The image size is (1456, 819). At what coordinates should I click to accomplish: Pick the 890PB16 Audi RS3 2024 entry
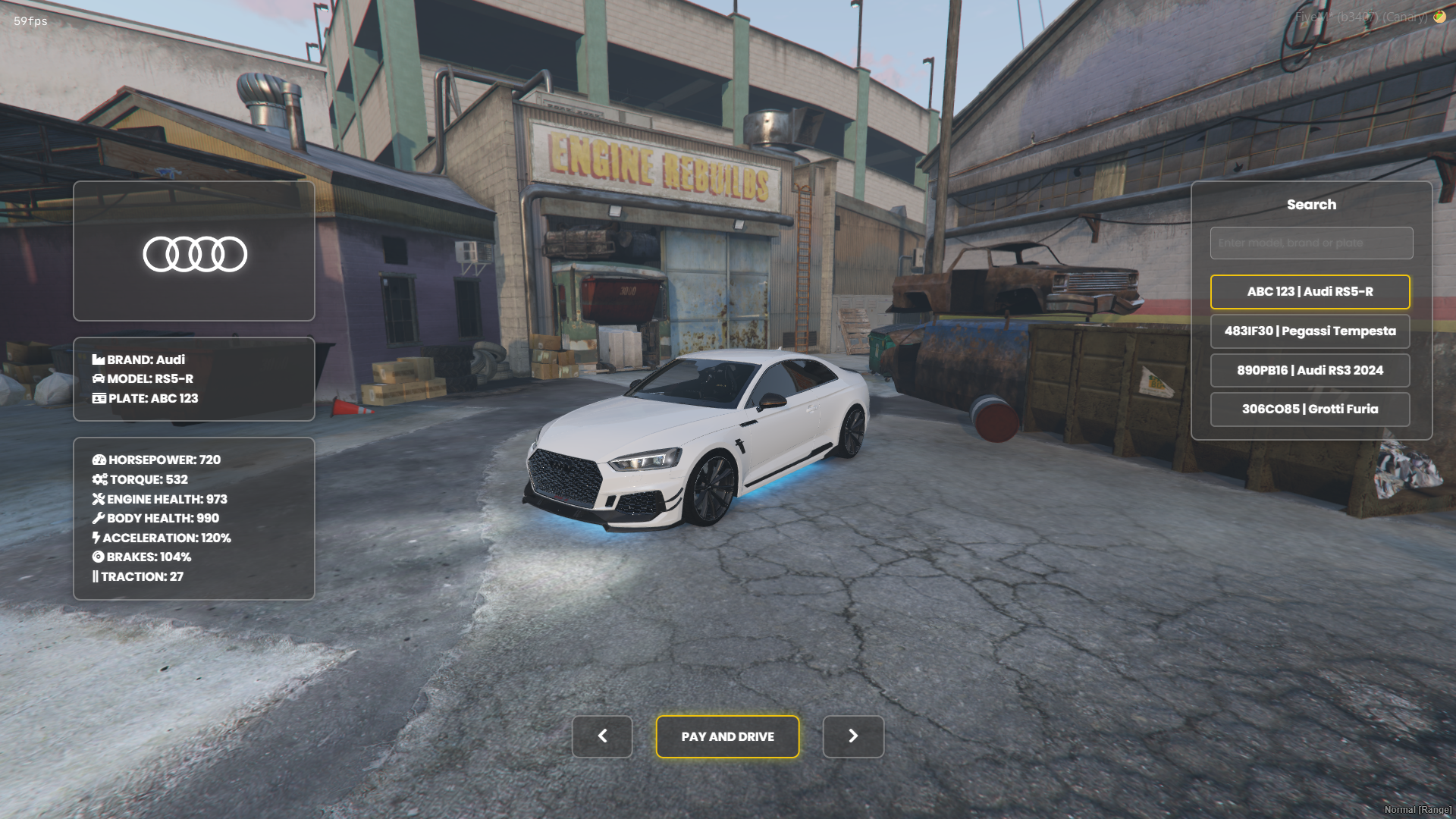pyautogui.click(x=1310, y=371)
